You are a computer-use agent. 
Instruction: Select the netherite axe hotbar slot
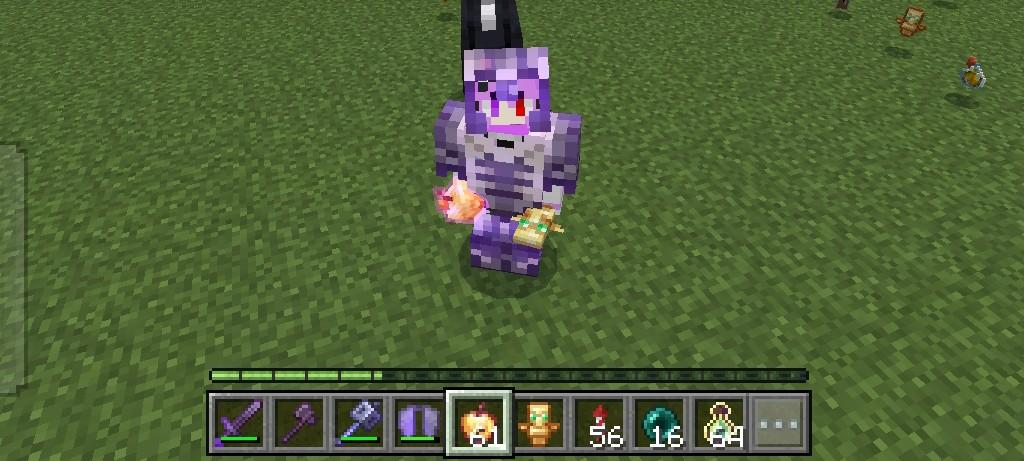click(298, 422)
